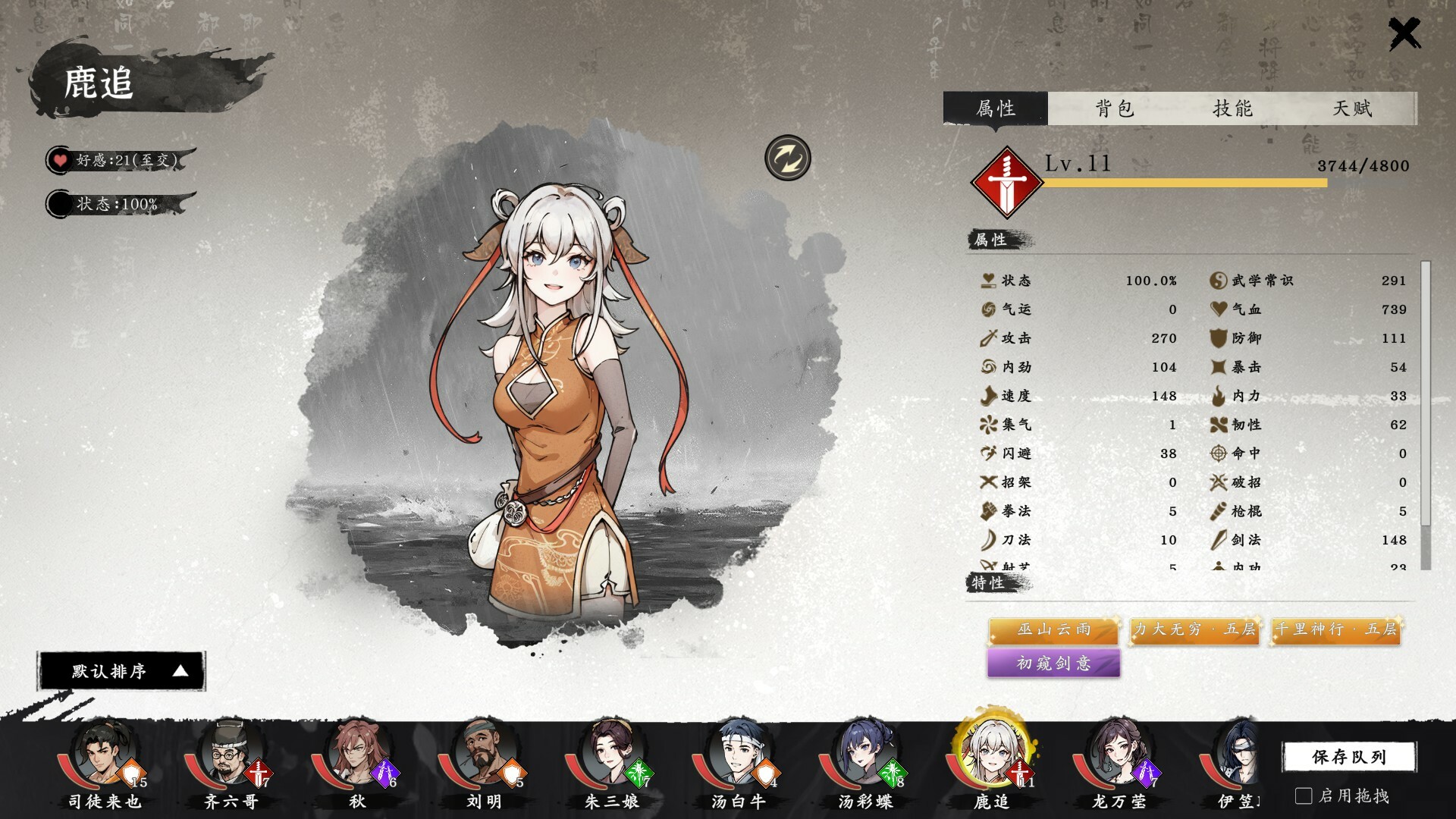The width and height of the screenshot is (1456, 819).
Task: Click the swap character icon above the portrait
Action: (788, 157)
